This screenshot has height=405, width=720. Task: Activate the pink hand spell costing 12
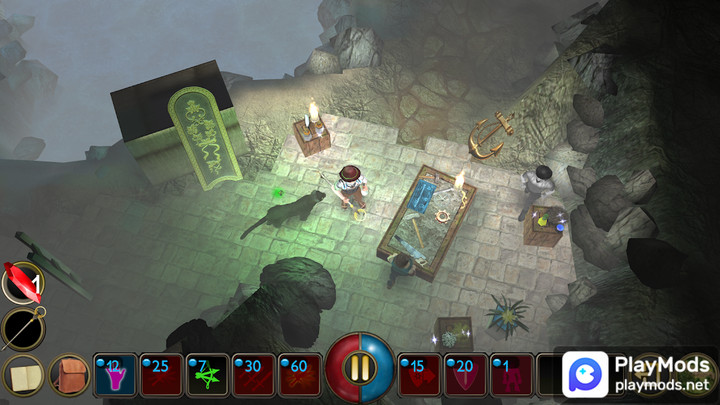click(116, 375)
